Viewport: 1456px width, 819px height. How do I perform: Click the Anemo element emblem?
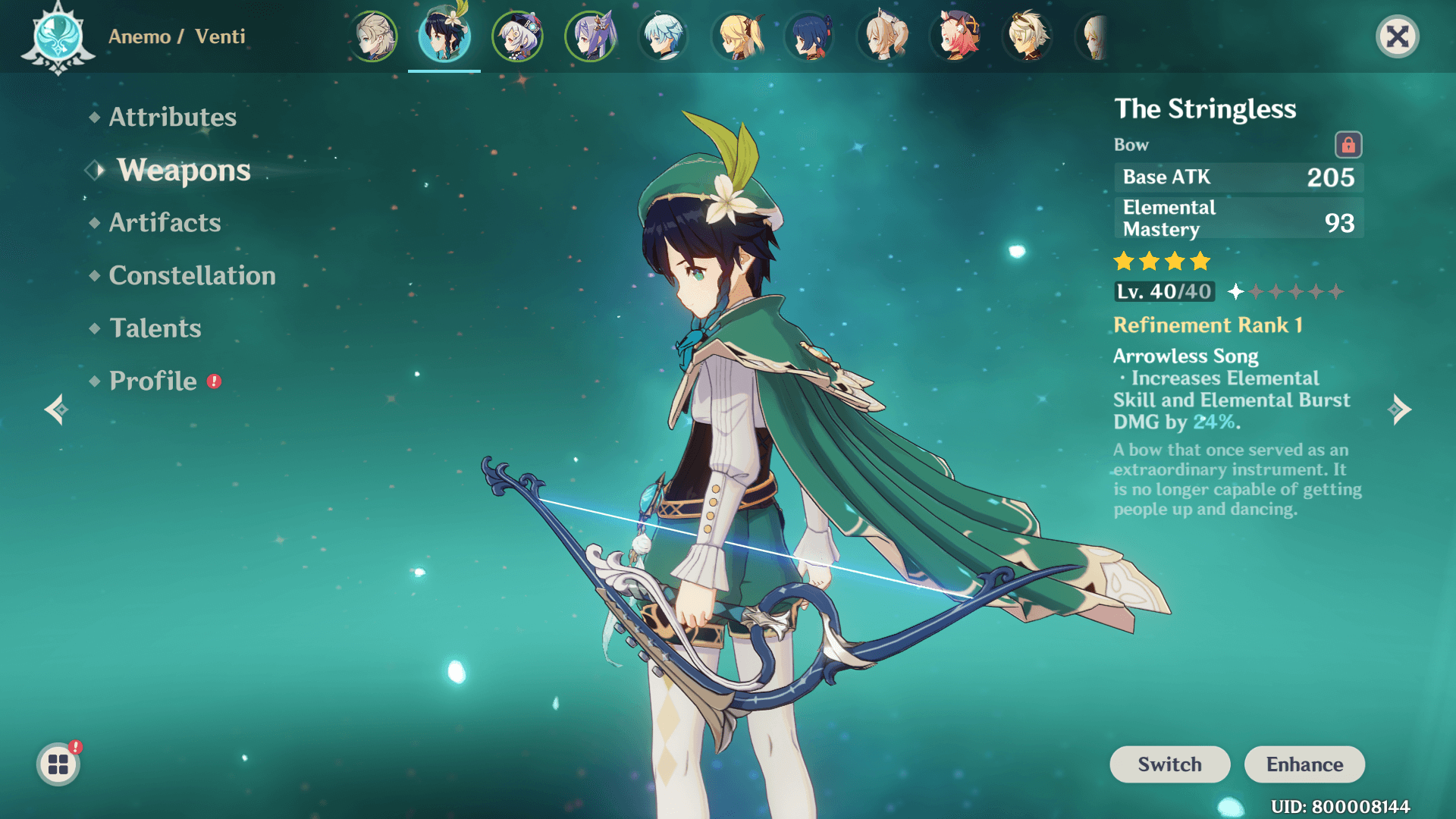coord(58,36)
